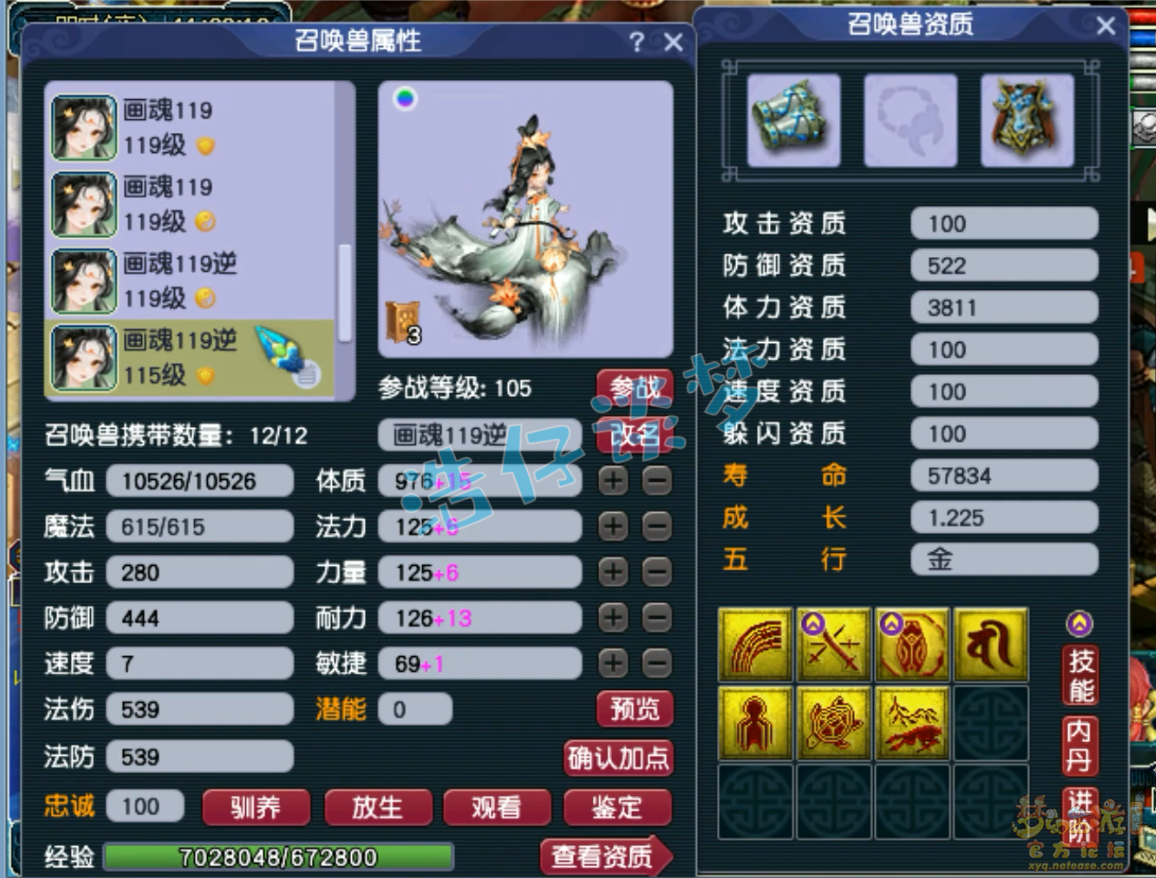Click the 观看 button
Viewport: 1156px width, 878px height.
(497, 807)
